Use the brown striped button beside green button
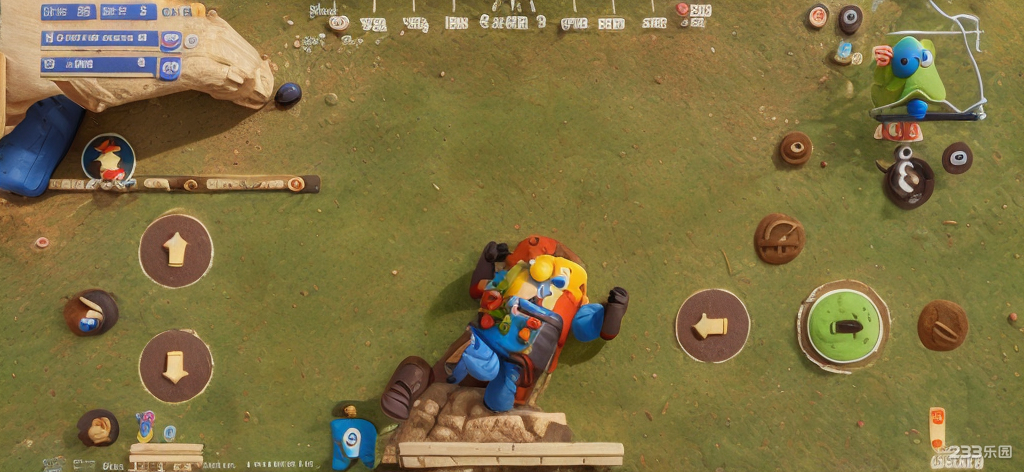Screen dimensions: 1024x472 click(942, 326)
